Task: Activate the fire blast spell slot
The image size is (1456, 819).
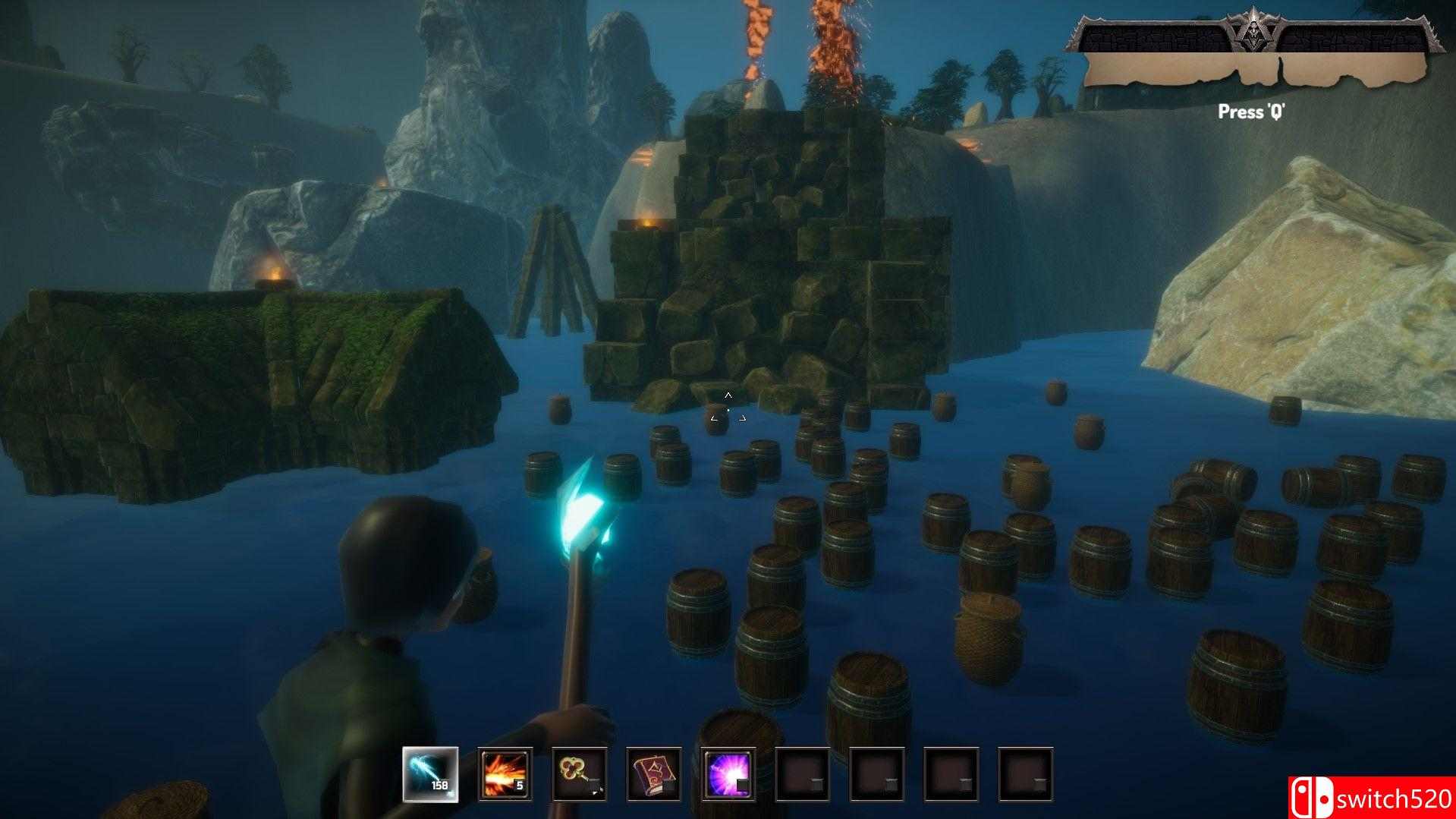Action: point(505,774)
